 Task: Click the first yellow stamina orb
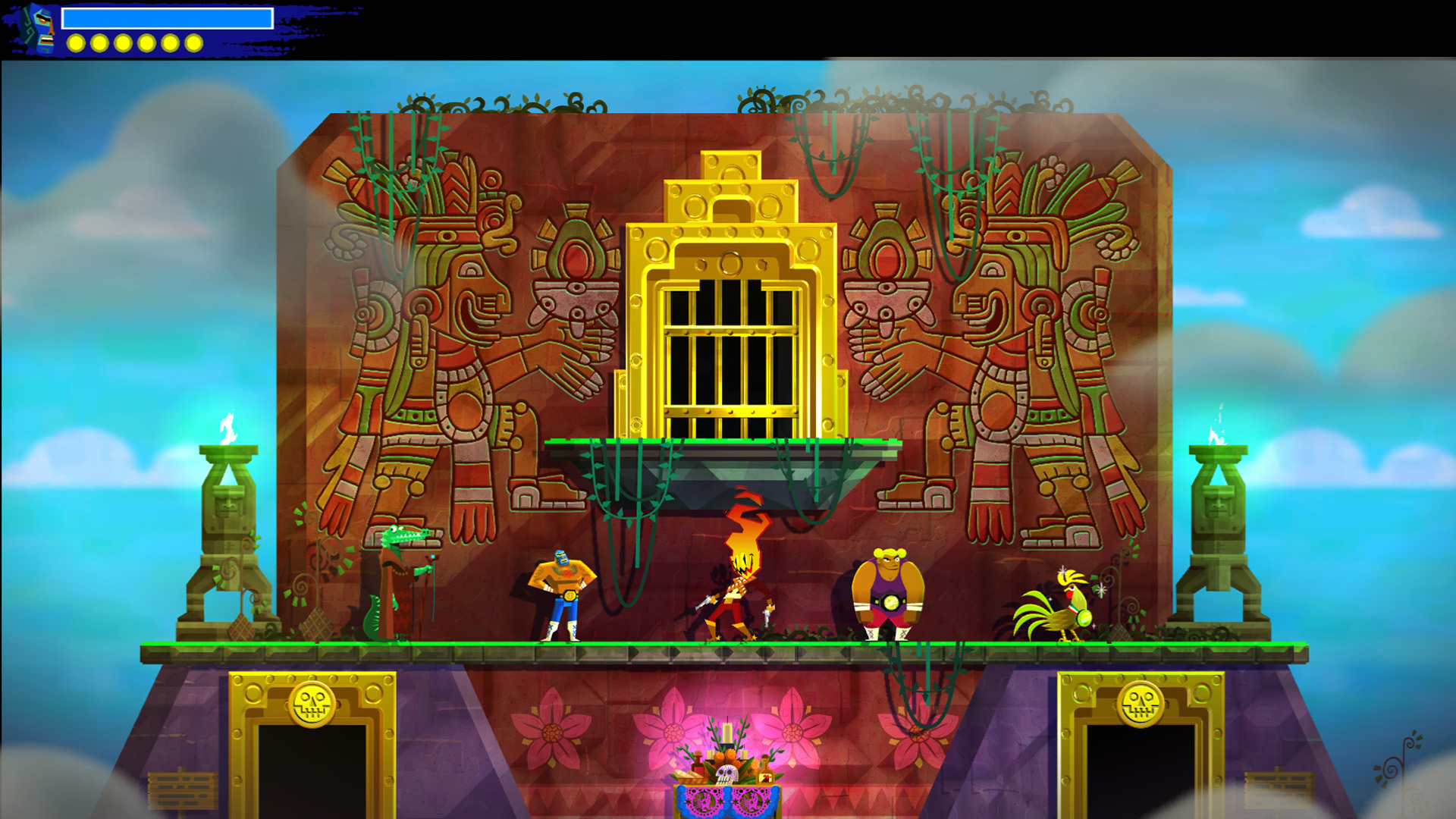click(x=75, y=43)
